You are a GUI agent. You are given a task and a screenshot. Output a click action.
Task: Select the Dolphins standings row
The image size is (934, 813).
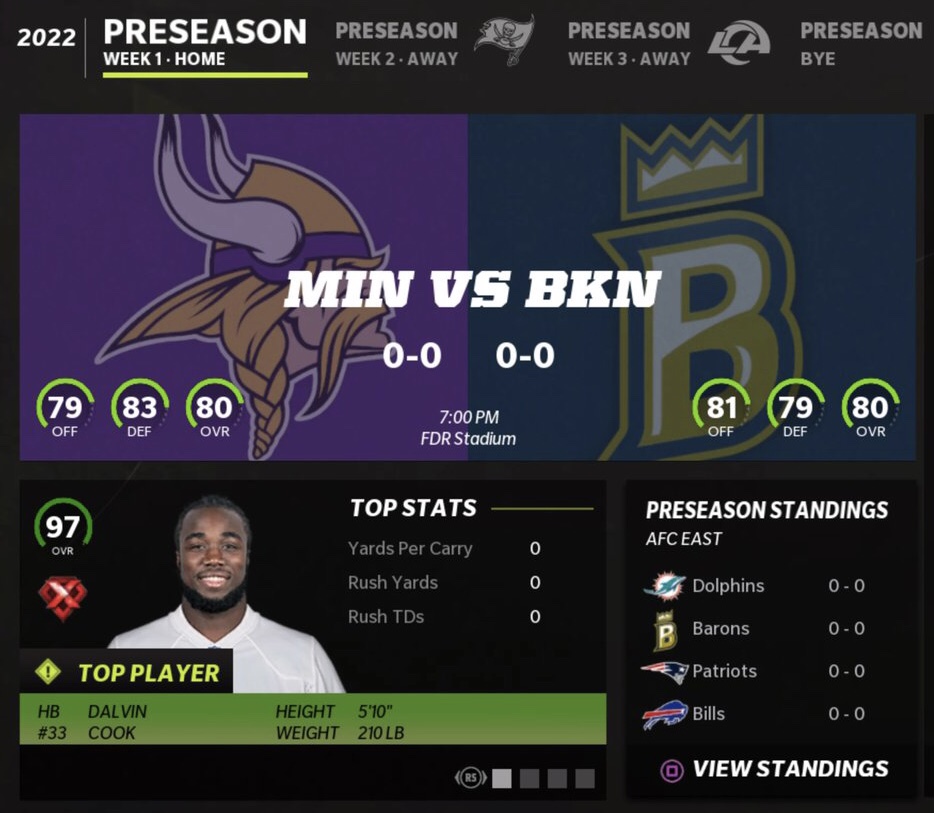[770, 586]
